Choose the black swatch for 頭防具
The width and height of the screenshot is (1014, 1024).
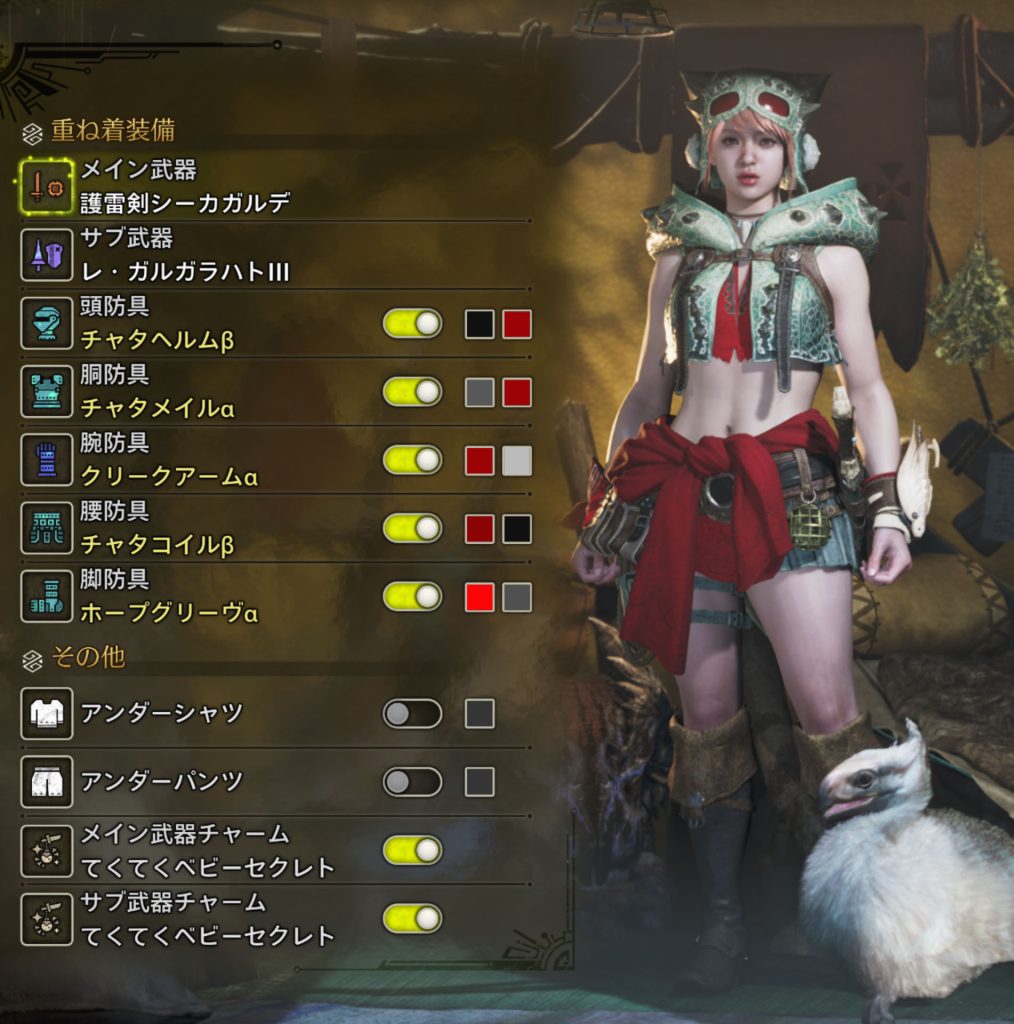pos(479,324)
